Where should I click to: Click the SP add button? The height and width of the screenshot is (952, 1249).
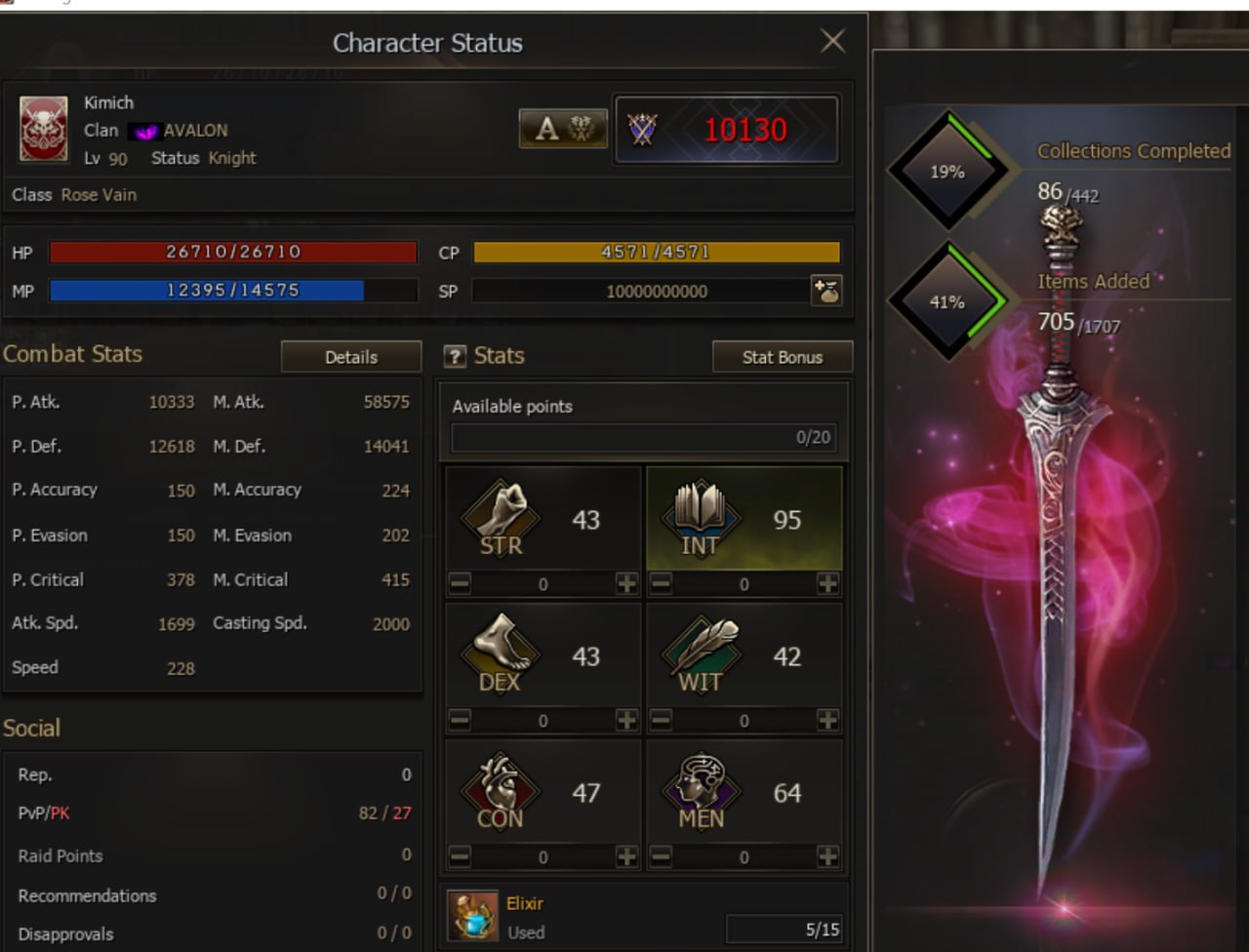[826, 291]
